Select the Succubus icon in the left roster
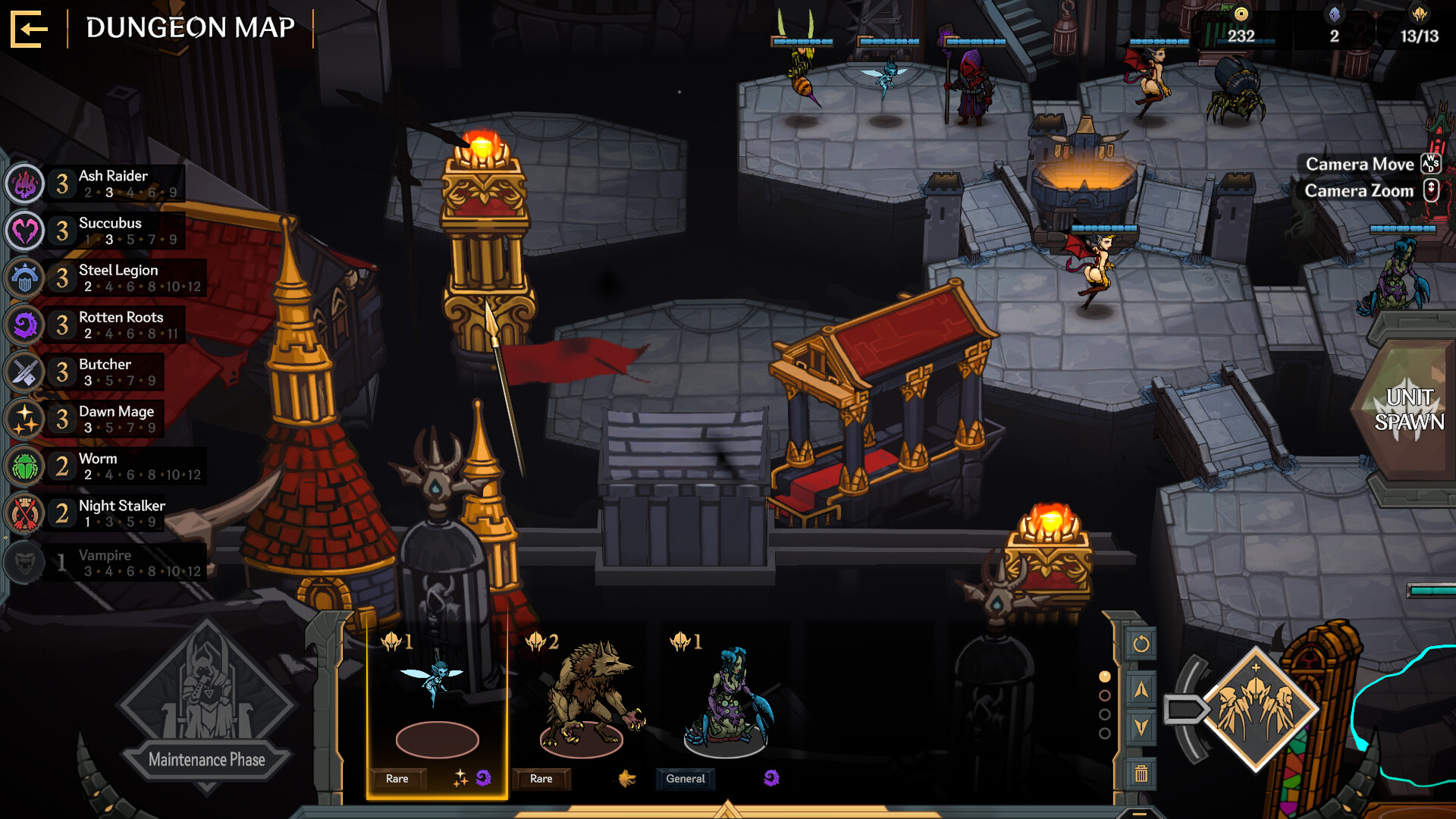Image resolution: width=1456 pixels, height=819 pixels. pos(25,231)
